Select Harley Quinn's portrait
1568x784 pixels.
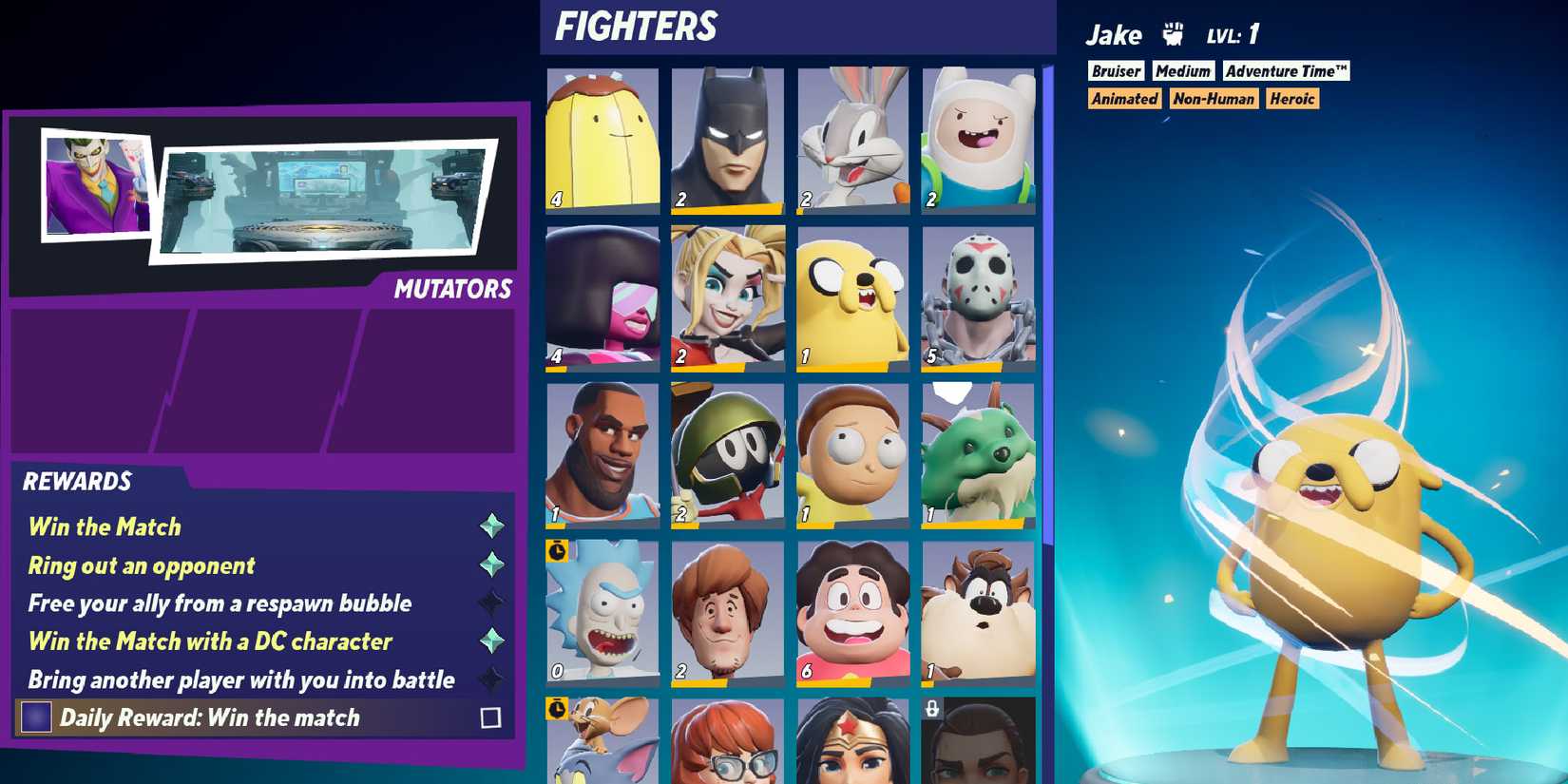[727, 295]
